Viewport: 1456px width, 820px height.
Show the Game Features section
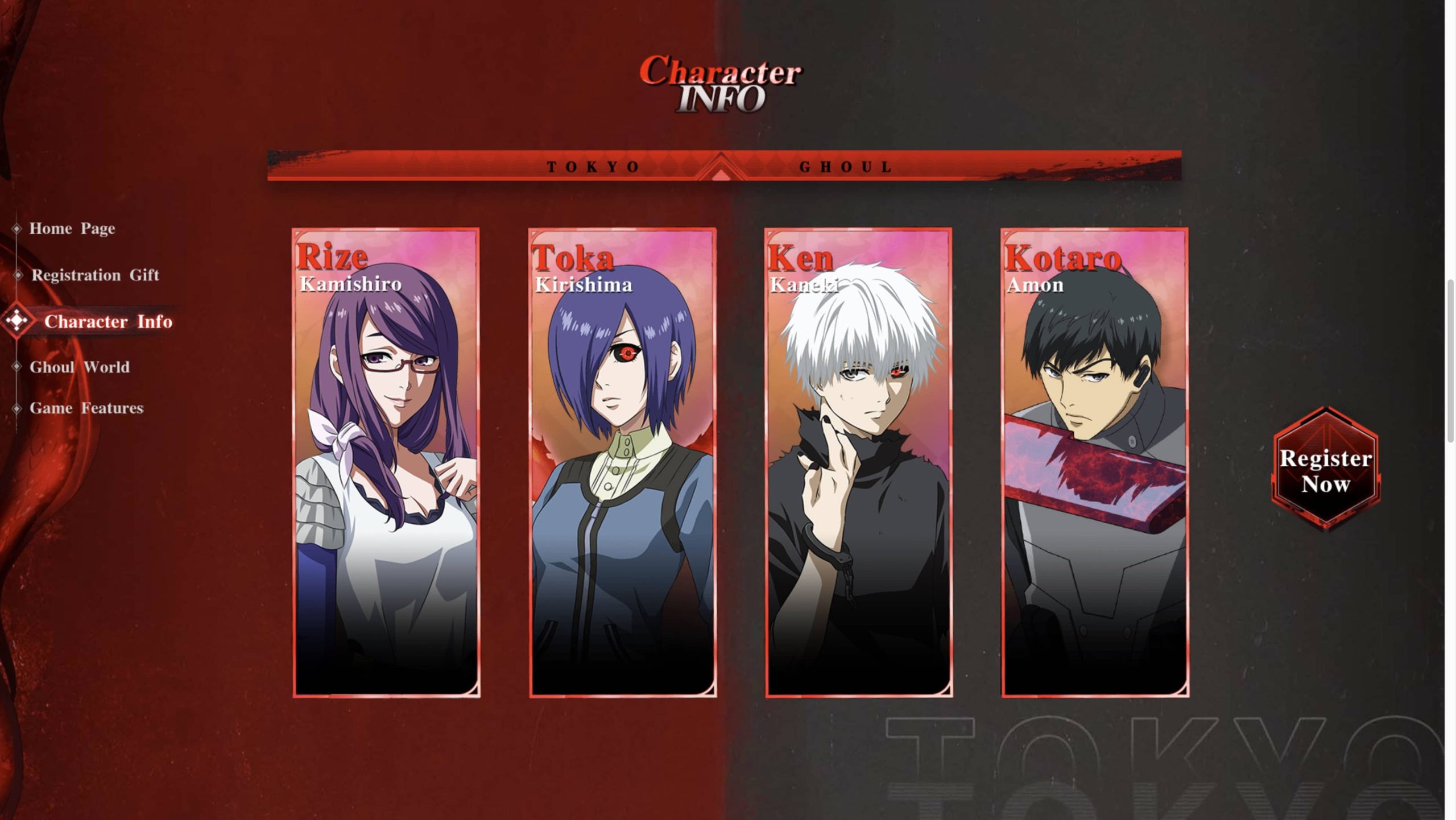point(86,408)
